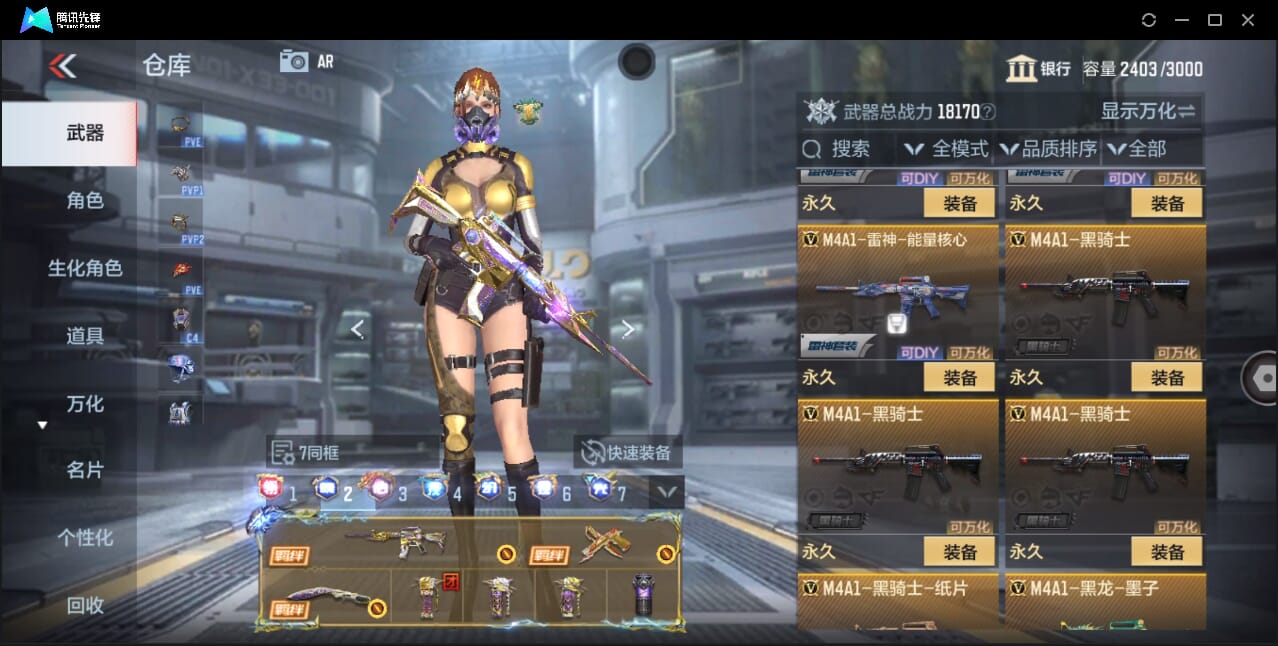Viewport: 1278px width, 646px height.
Task: Switch to the 名片 category
Action: pyautogui.click(x=85, y=470)
